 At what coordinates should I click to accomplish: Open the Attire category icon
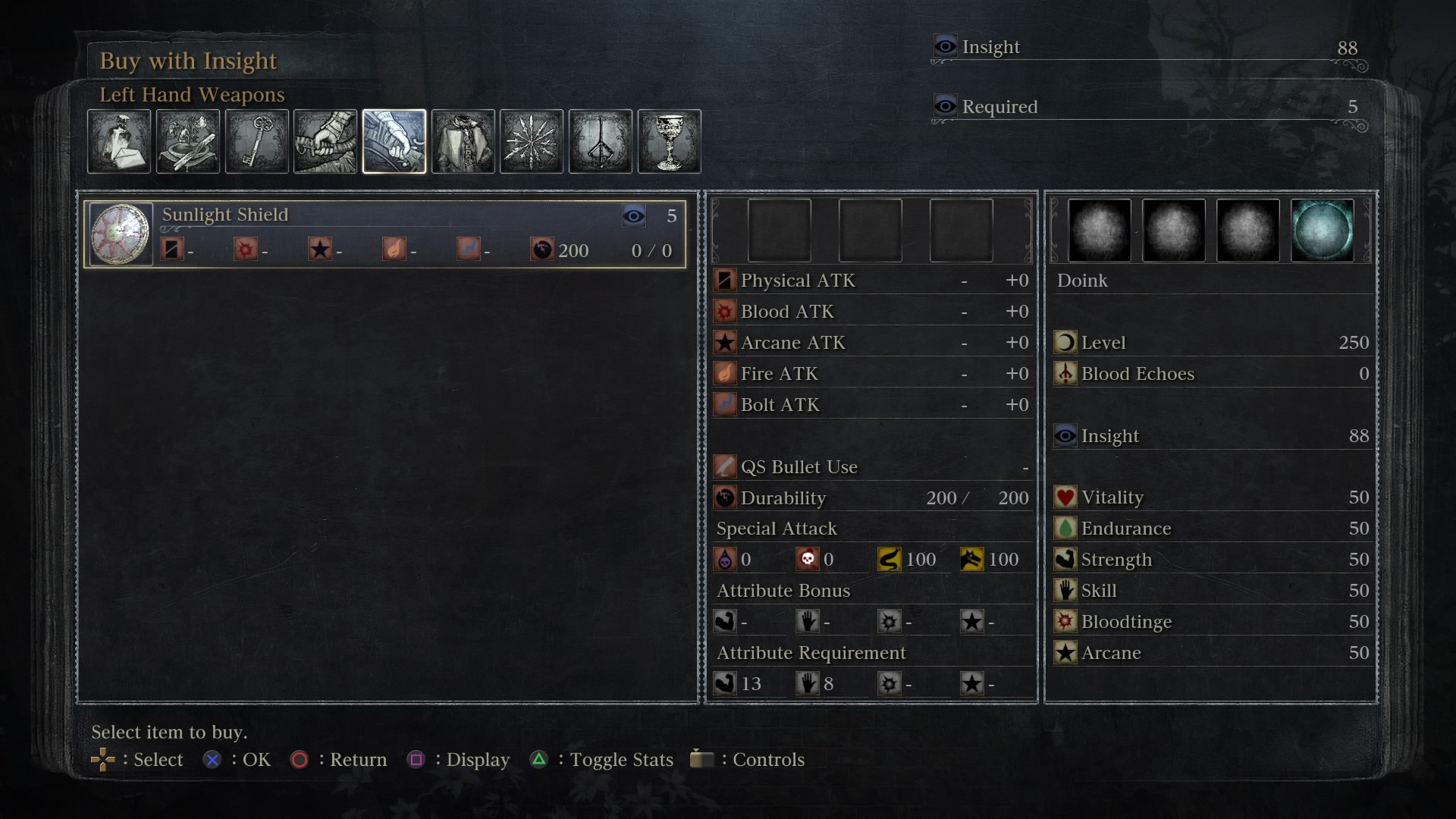click(462, 141)
